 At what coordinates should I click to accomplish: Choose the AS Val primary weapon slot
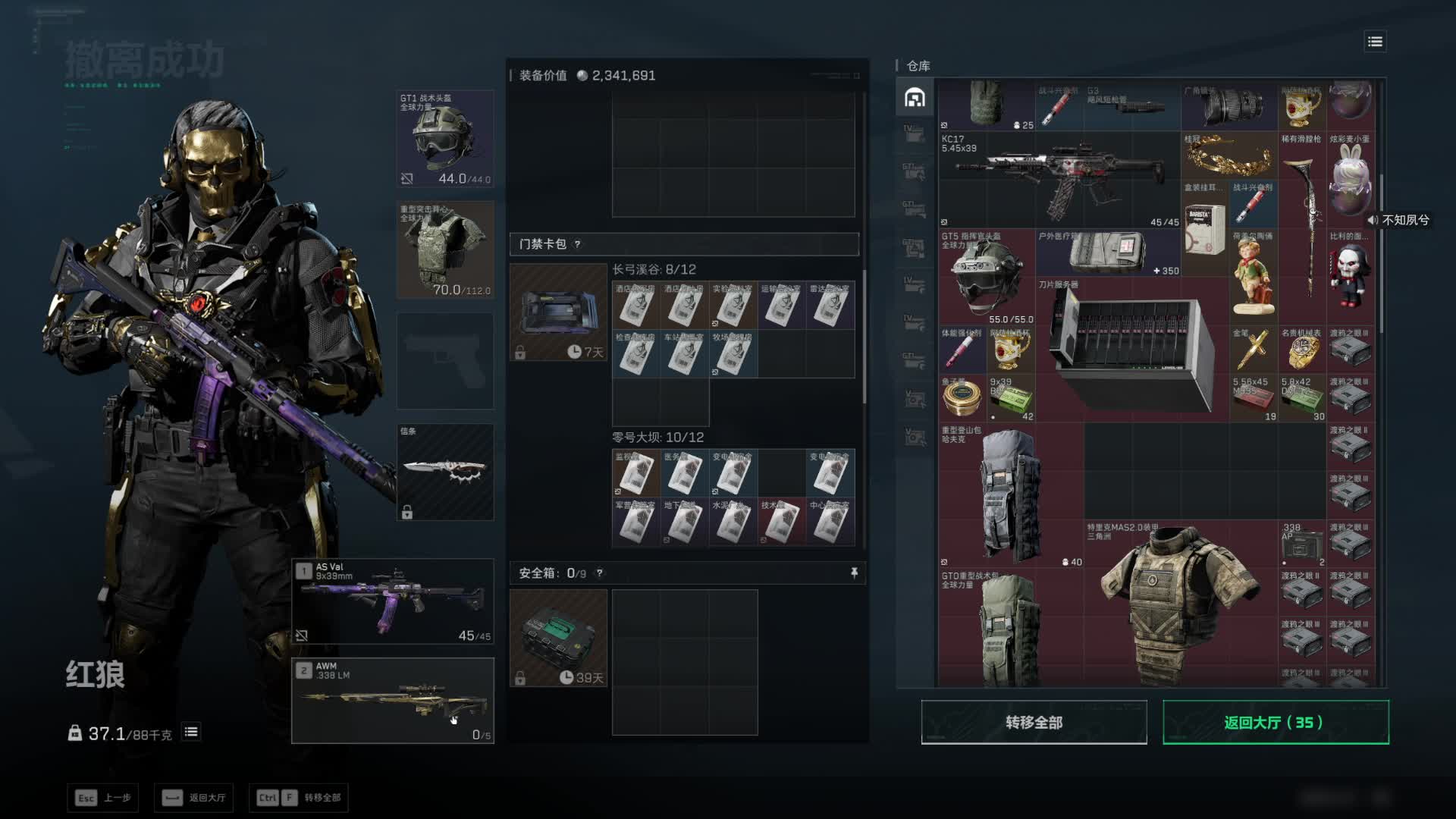point(393,601)
